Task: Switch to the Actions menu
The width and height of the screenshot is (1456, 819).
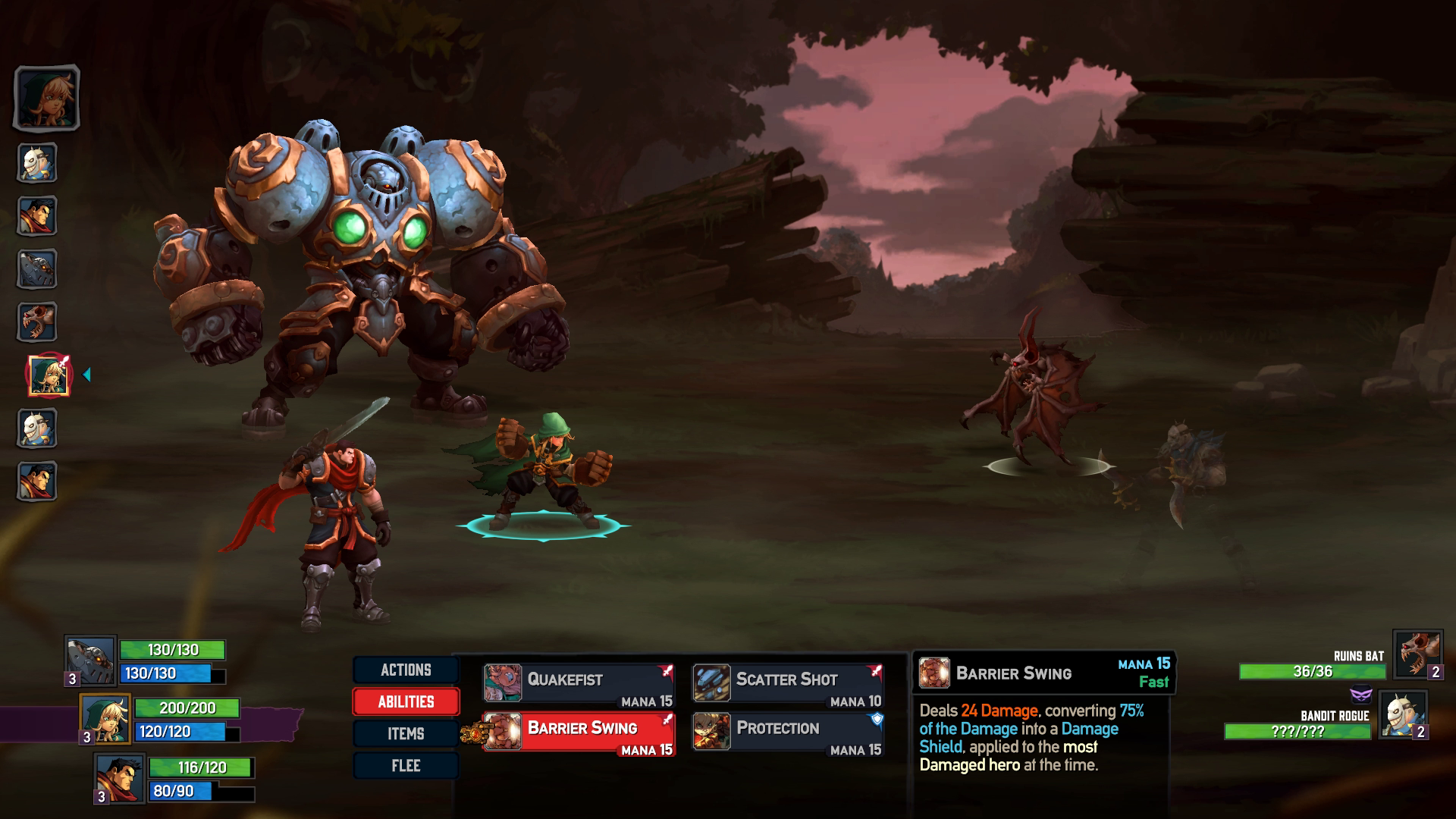Action: (406, 670)
